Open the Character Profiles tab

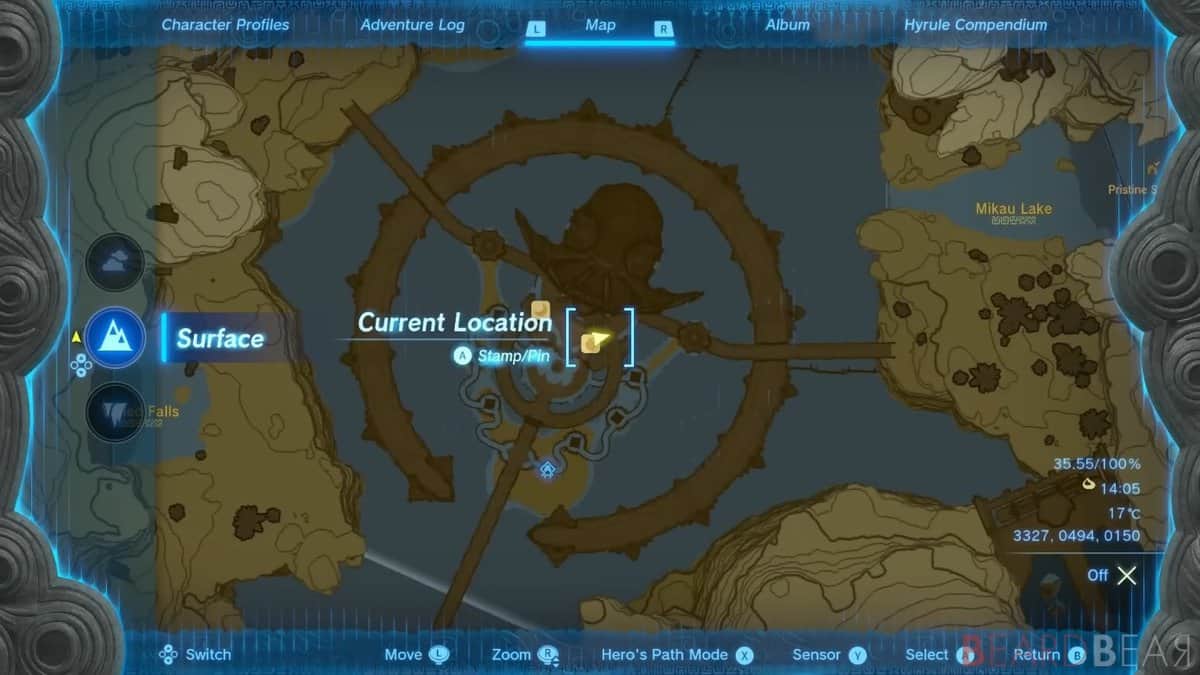[x=225, y=25]
